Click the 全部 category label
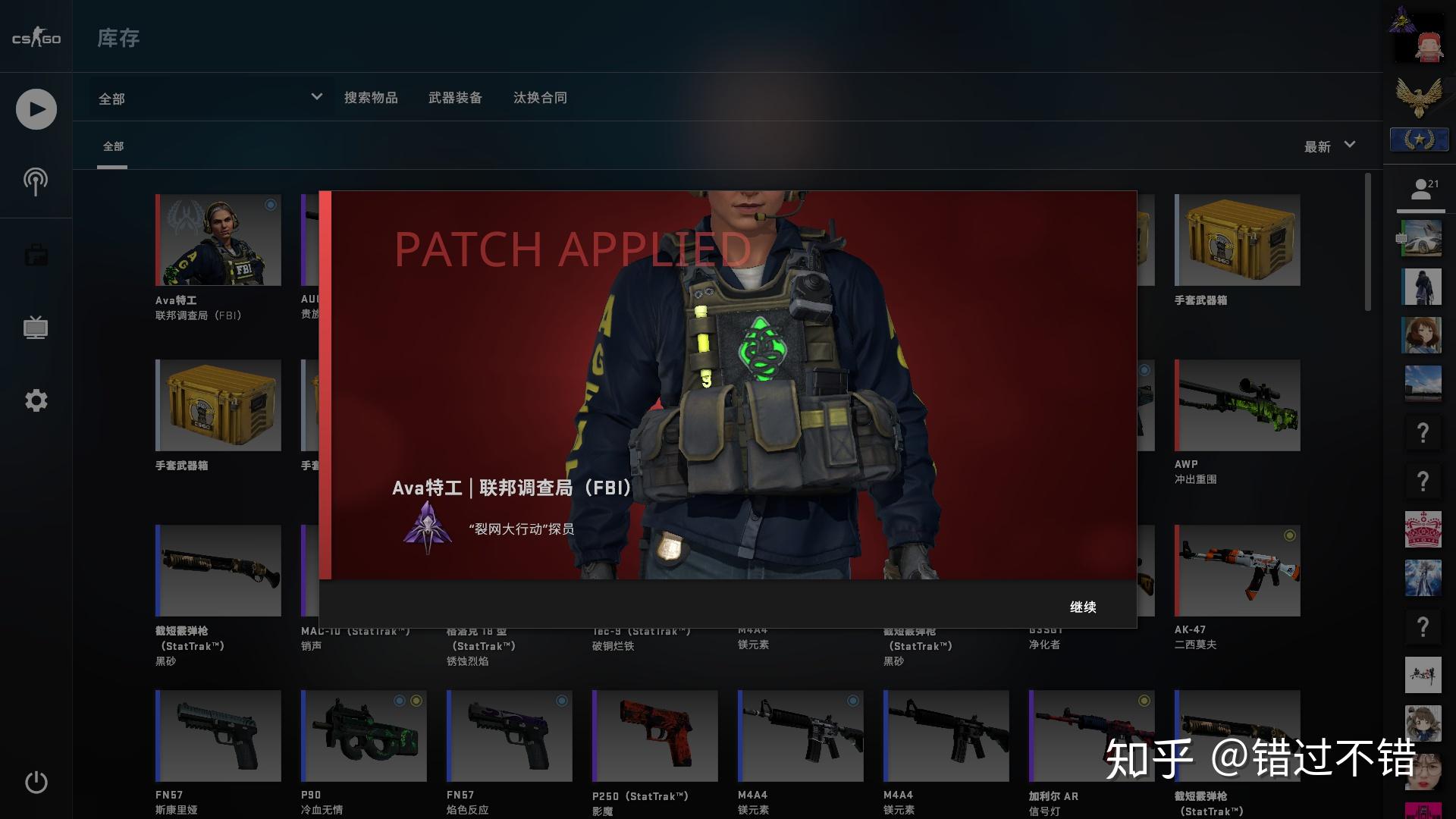This screenshot has height=819, width=1456. [x=112, y=146]
